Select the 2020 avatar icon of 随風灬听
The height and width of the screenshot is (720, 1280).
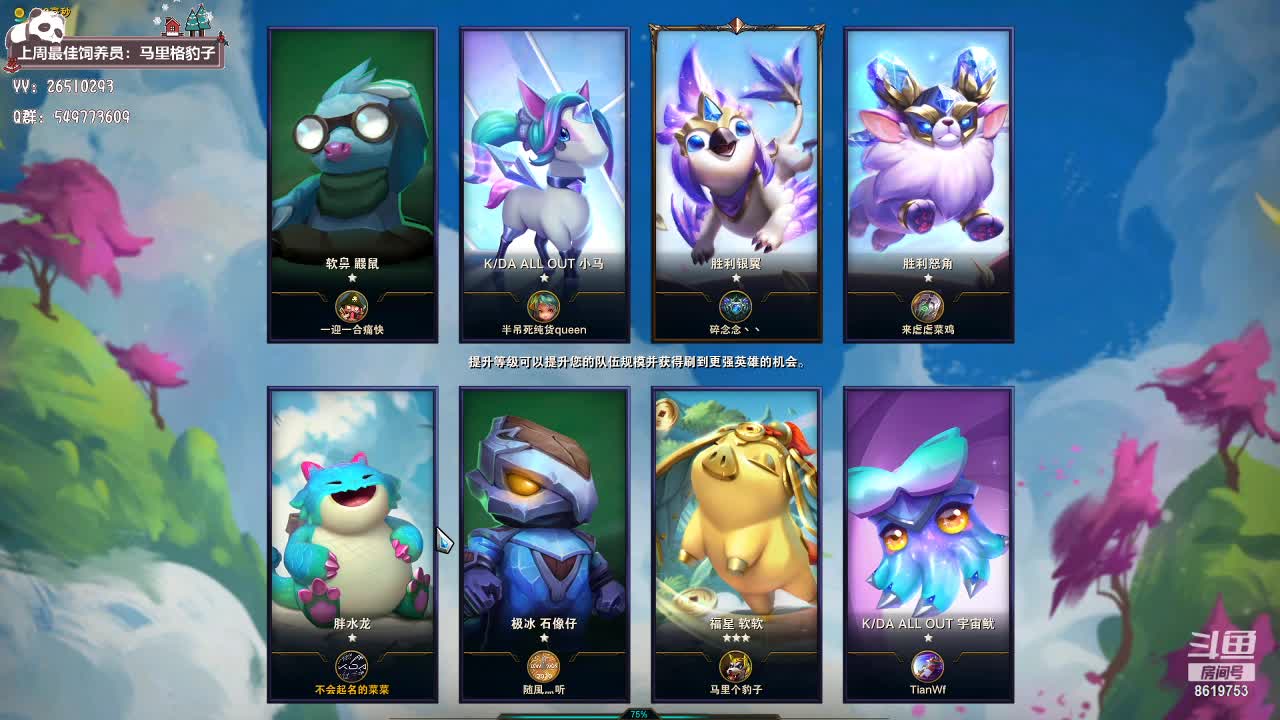click(544, 666)
